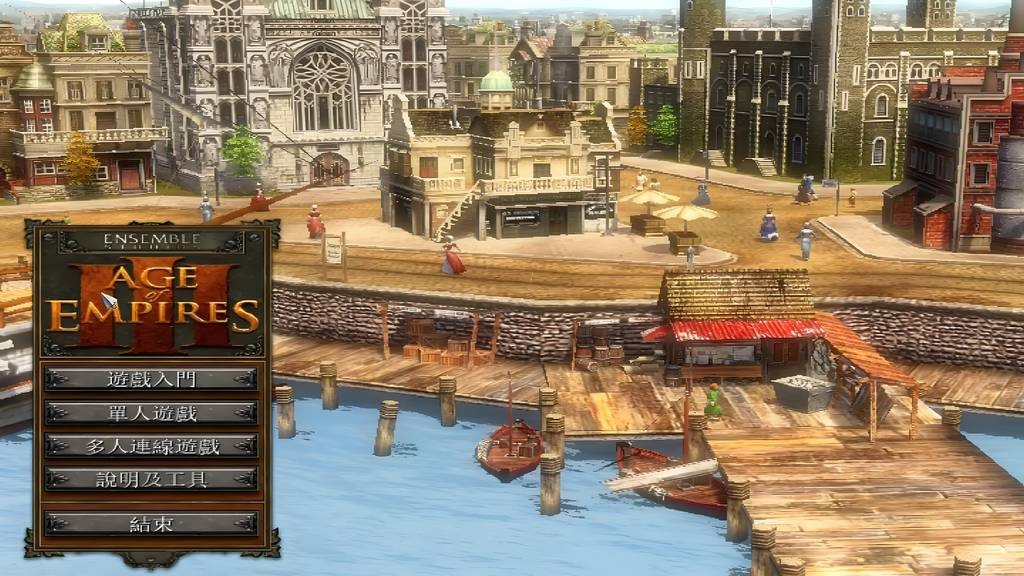Click 結束 to exit the game
The height and width of the screenshot is (576, 1024).
(151, 523)
